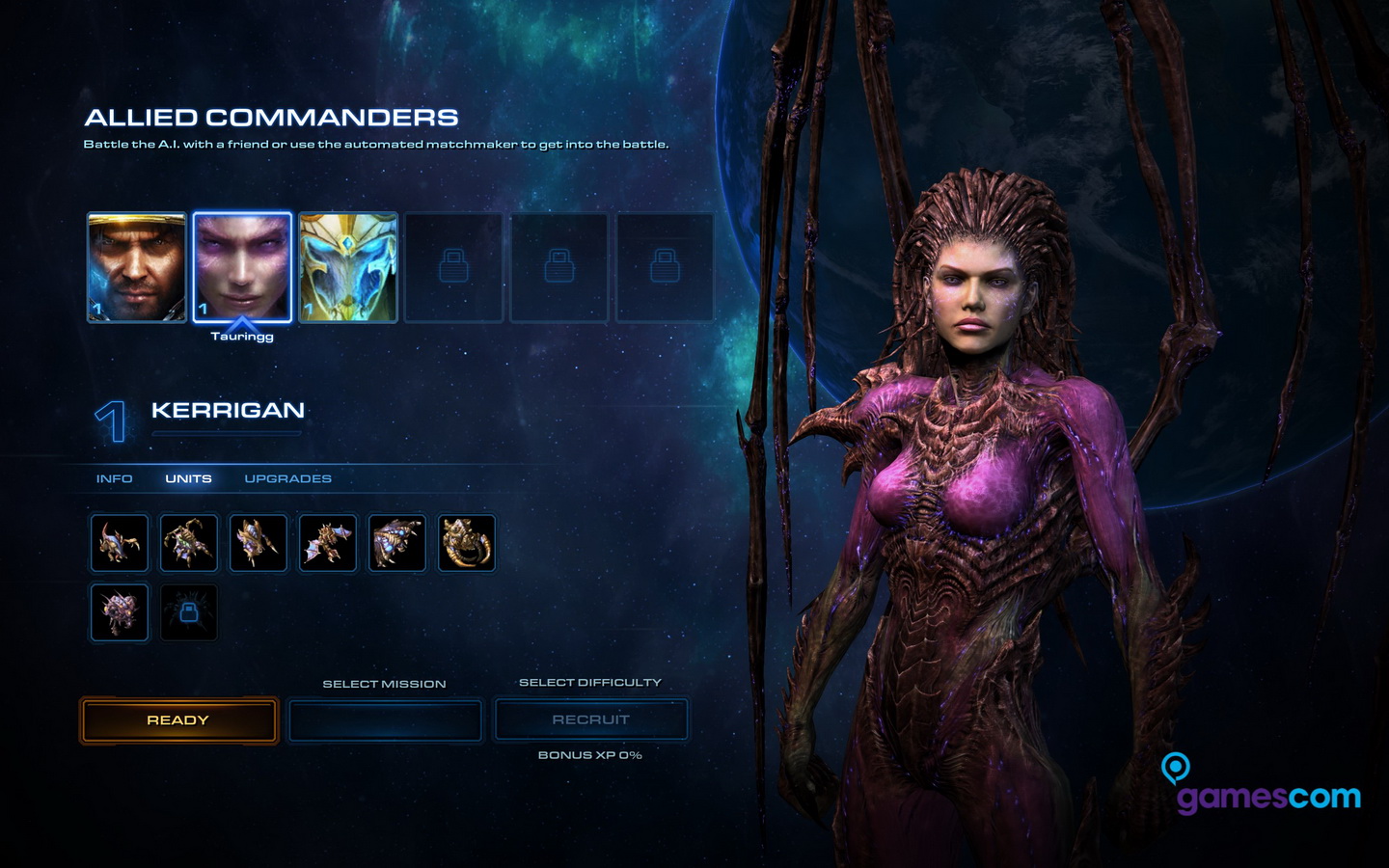Inspect the locked unit slot
This screenshot has width=1389, height=868.
pos(189,612)
